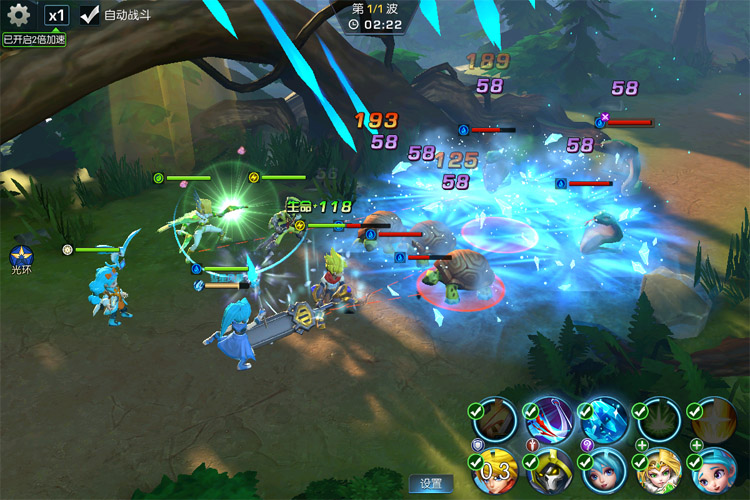Activate the dimmed green leaf skill
Screen dimensions: 750x500
(659, 421)
